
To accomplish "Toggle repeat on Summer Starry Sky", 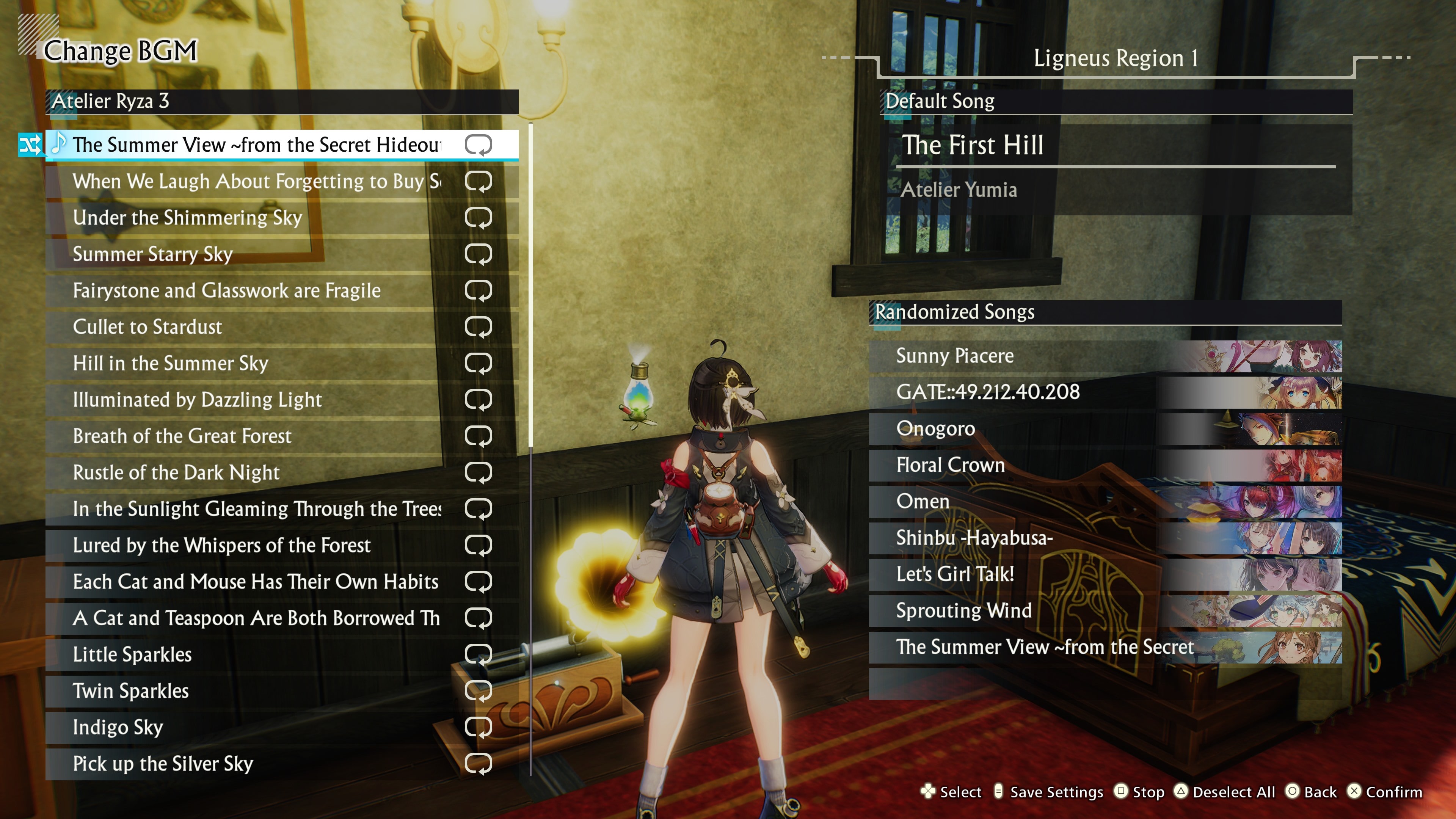I will (480, 254).
